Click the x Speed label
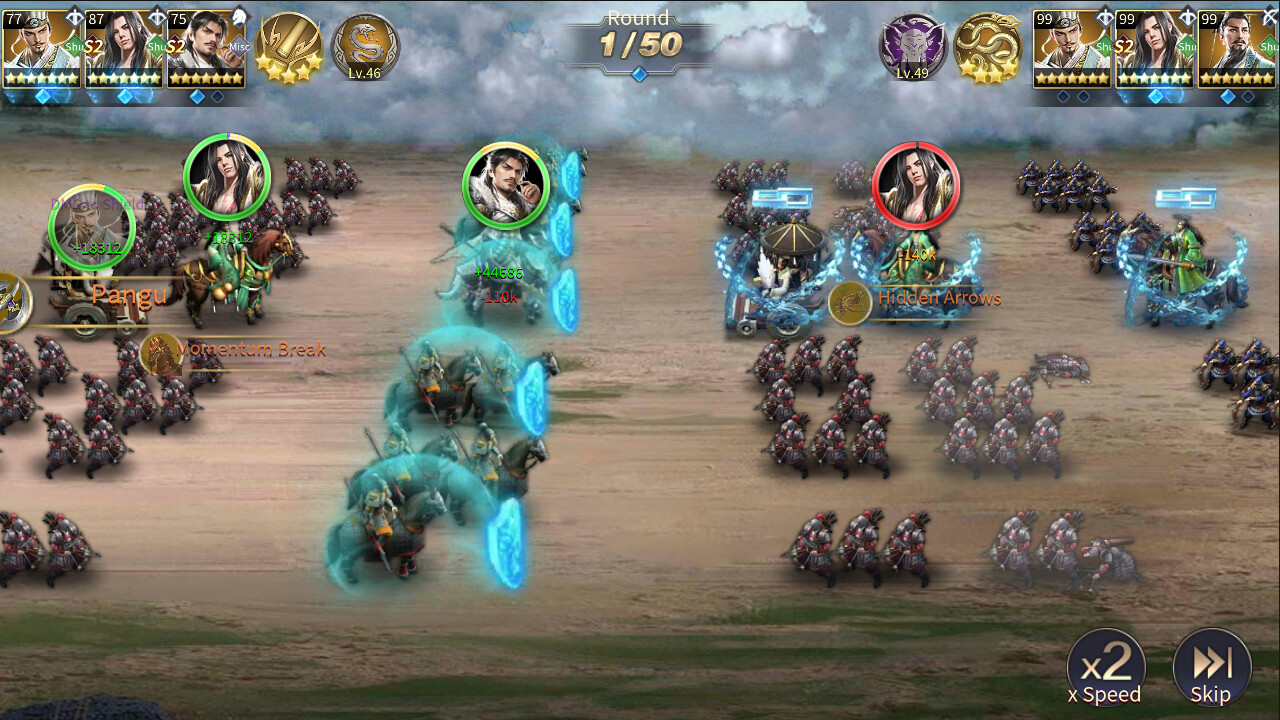 [1106, 694]
